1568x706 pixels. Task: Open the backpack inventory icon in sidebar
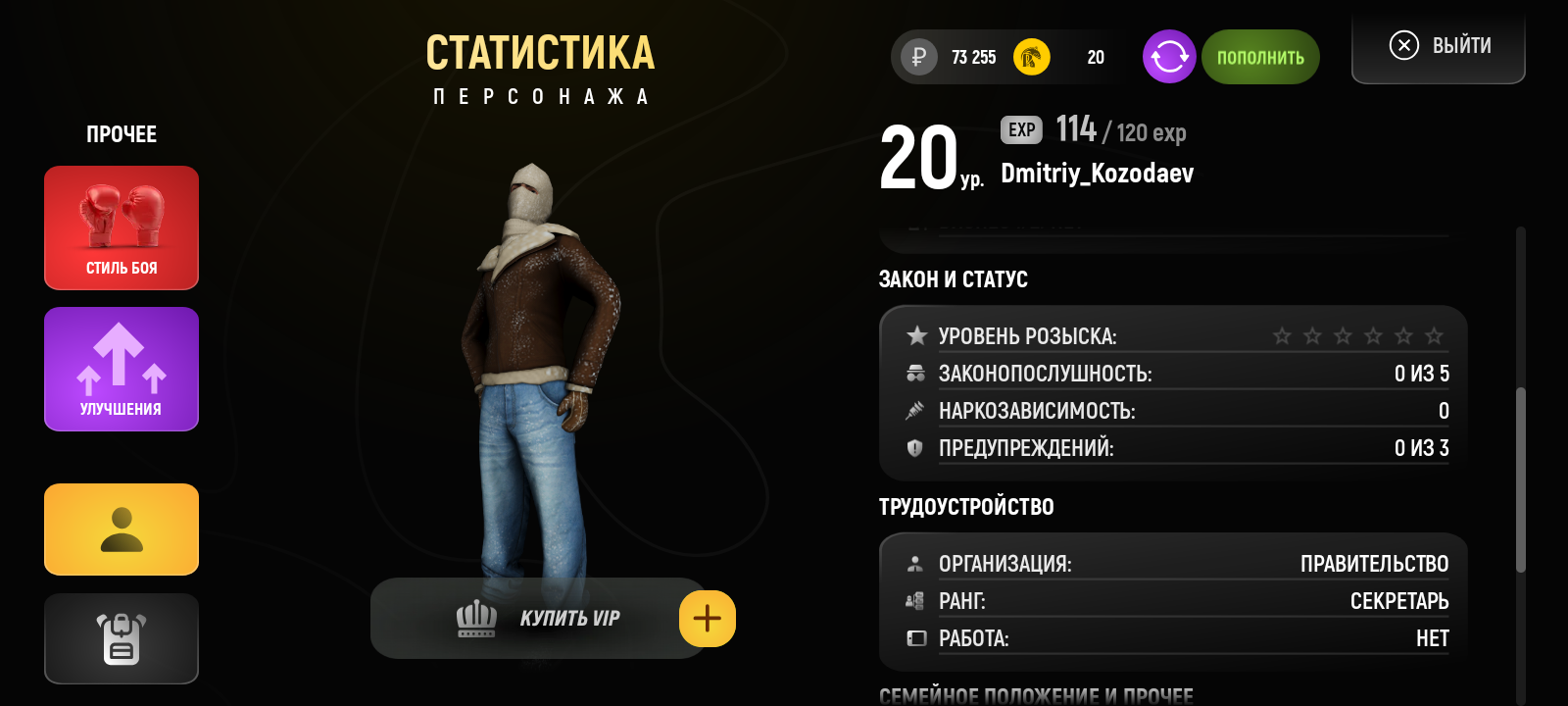121,638
